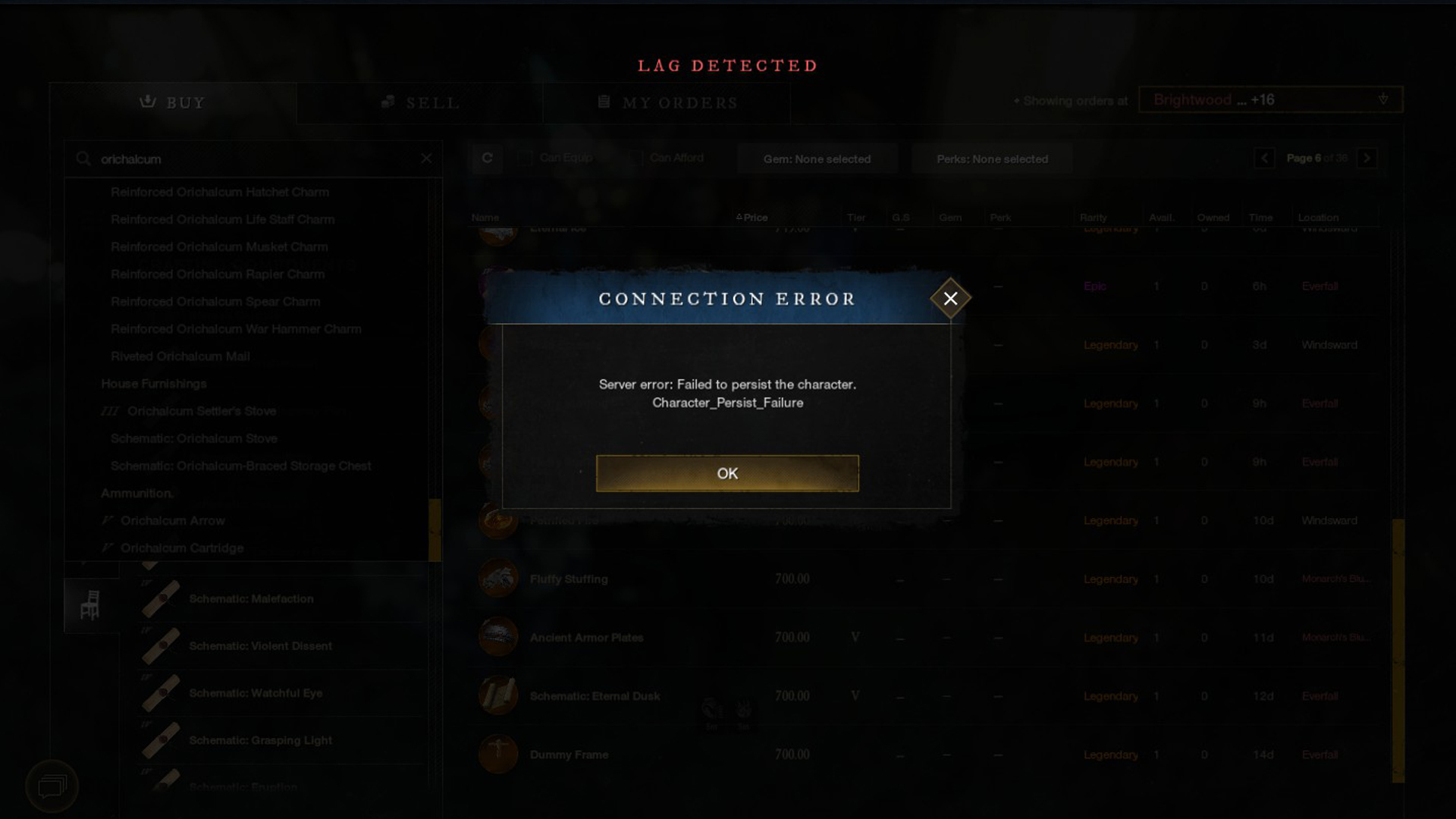Clear the orichalcum search field with X
This screenshot has width=1456, height=819.
click(x=427, y=158)
